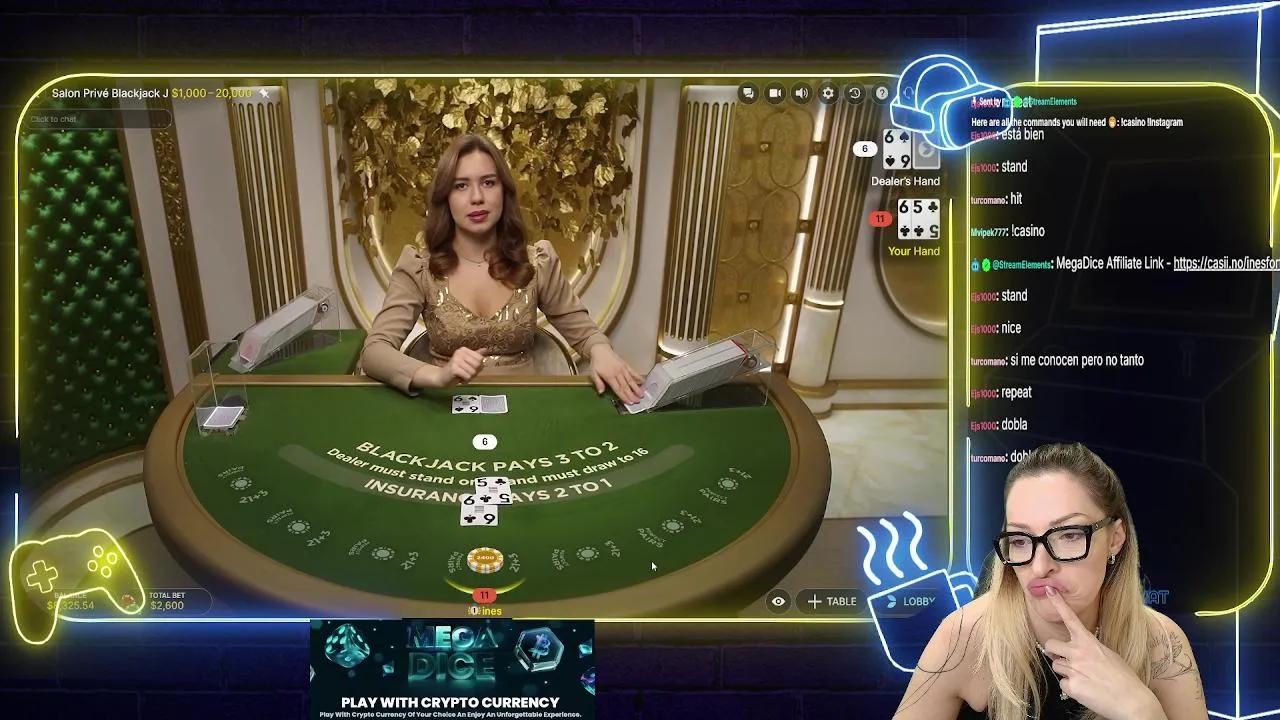Open help with the question mark icon
1280x720 pixels.
coord(882,94)
